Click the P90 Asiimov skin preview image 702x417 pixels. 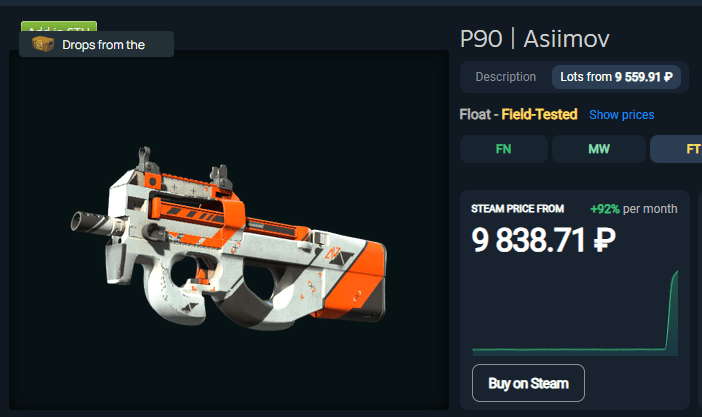[x=229, y=240]
